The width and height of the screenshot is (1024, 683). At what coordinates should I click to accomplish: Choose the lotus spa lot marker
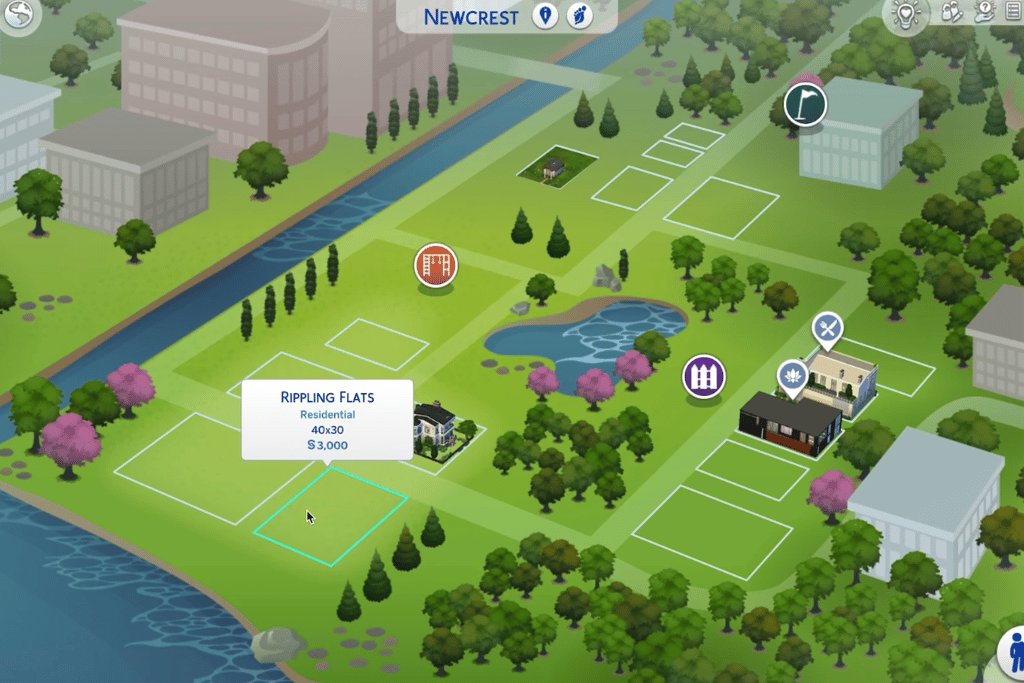793,376
